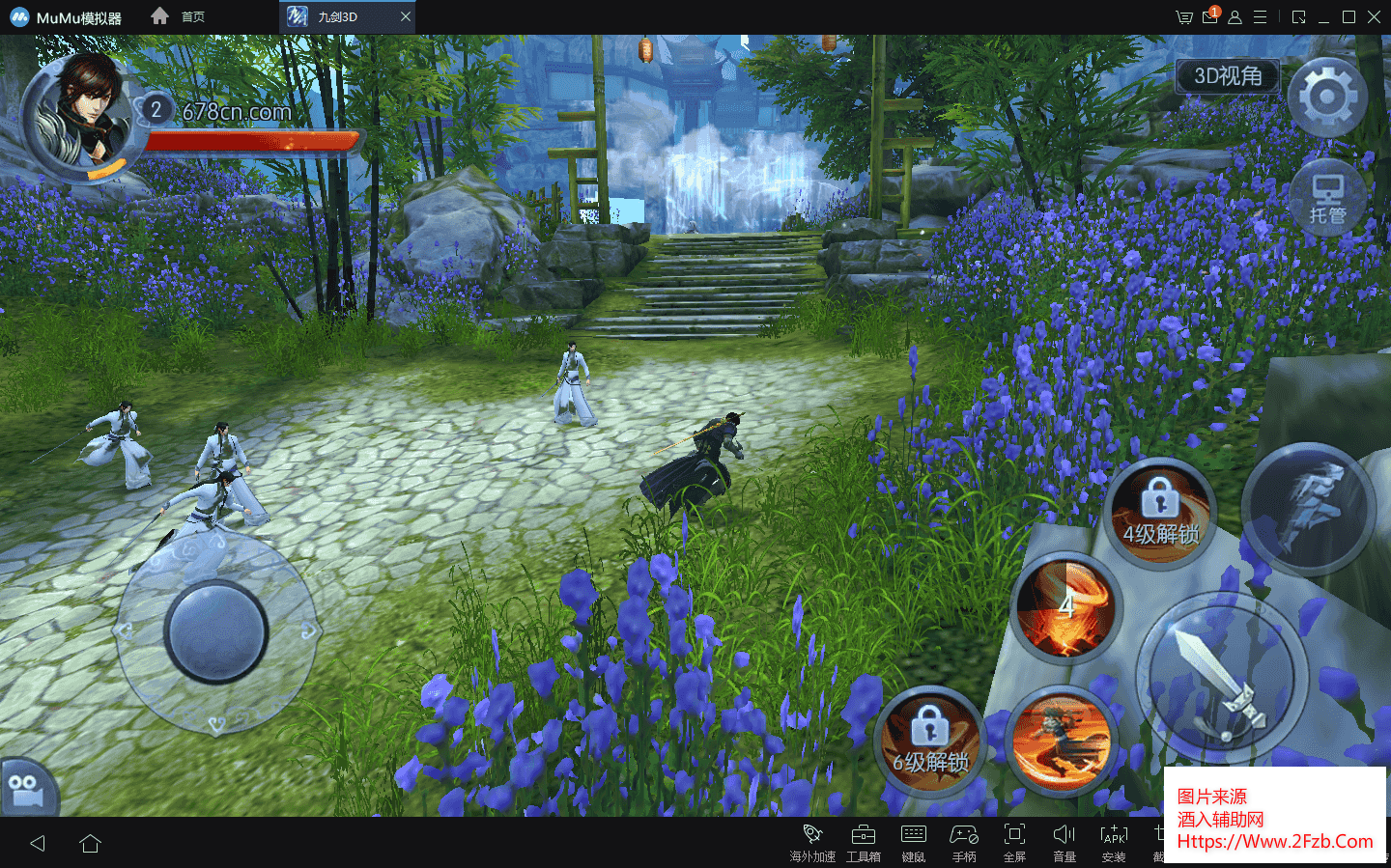Tap the locked 6级解锁 skill slot
This screenshot has height=868, width=1391.
pos(929,740)
